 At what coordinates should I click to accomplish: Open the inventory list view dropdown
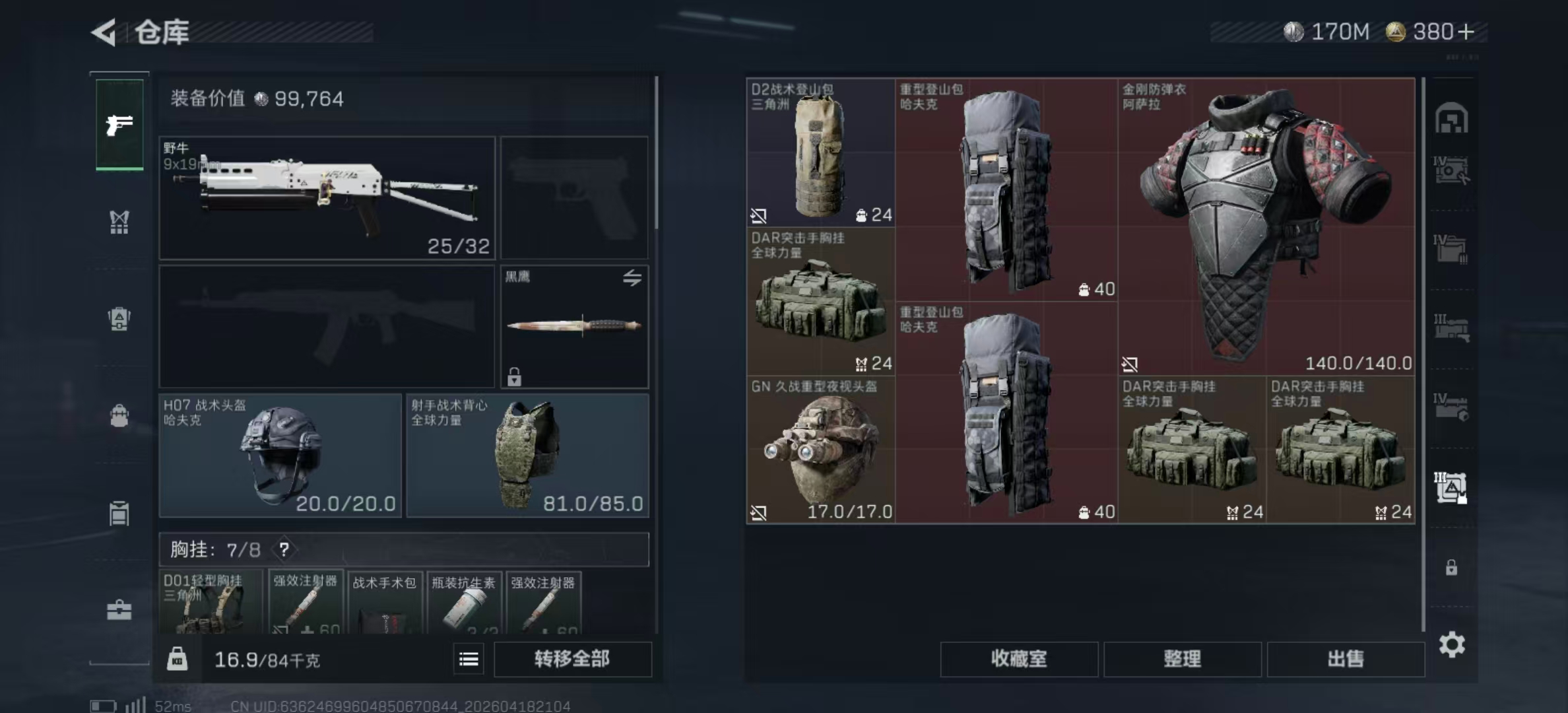point(469,659)
